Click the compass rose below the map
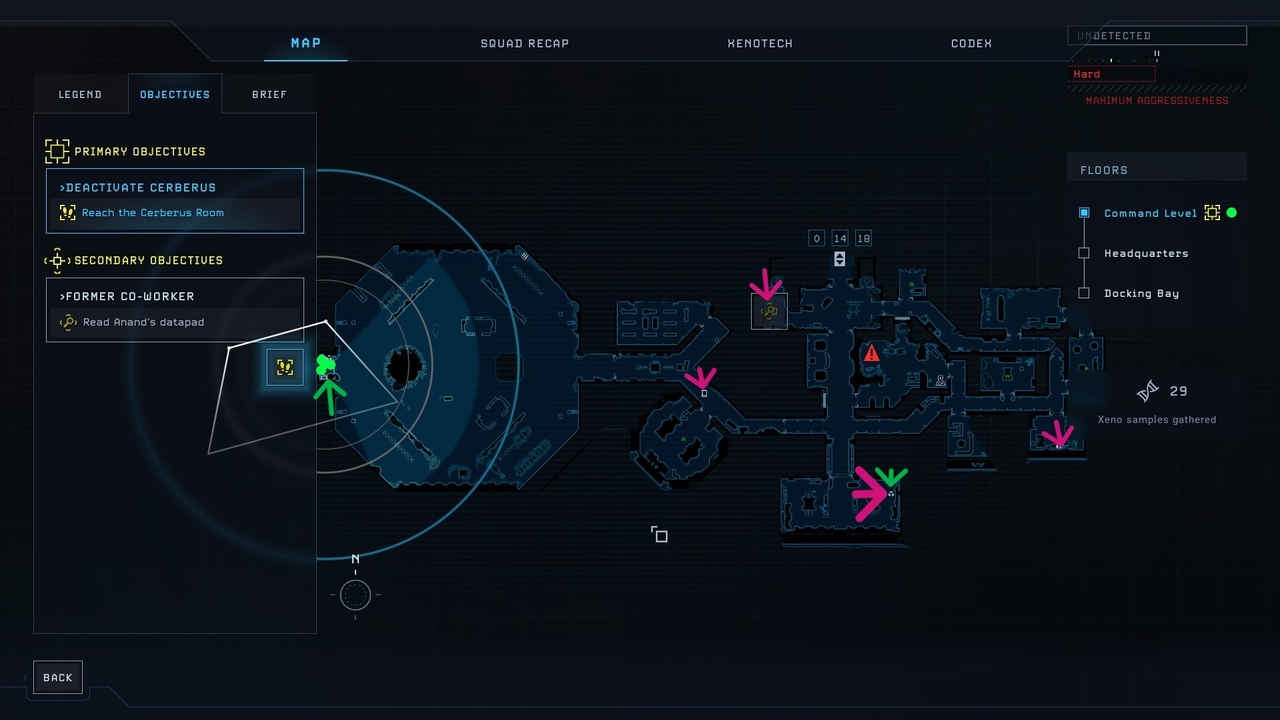The width and height of the screenshot is (1280, 720). tap(355, 595)
